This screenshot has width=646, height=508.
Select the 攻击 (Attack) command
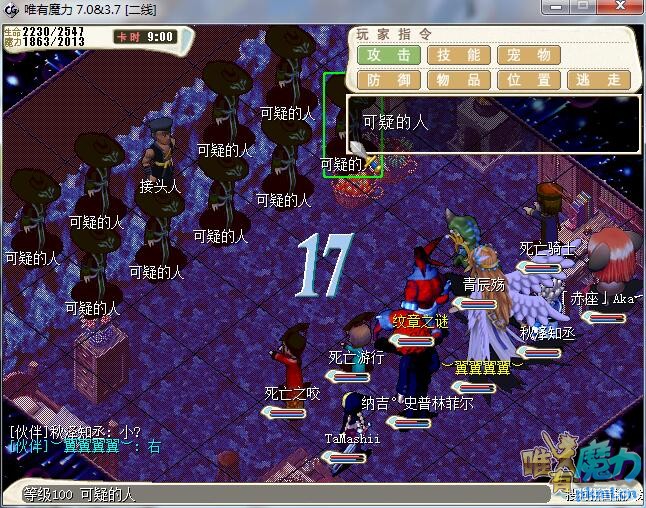pos(389,55)
